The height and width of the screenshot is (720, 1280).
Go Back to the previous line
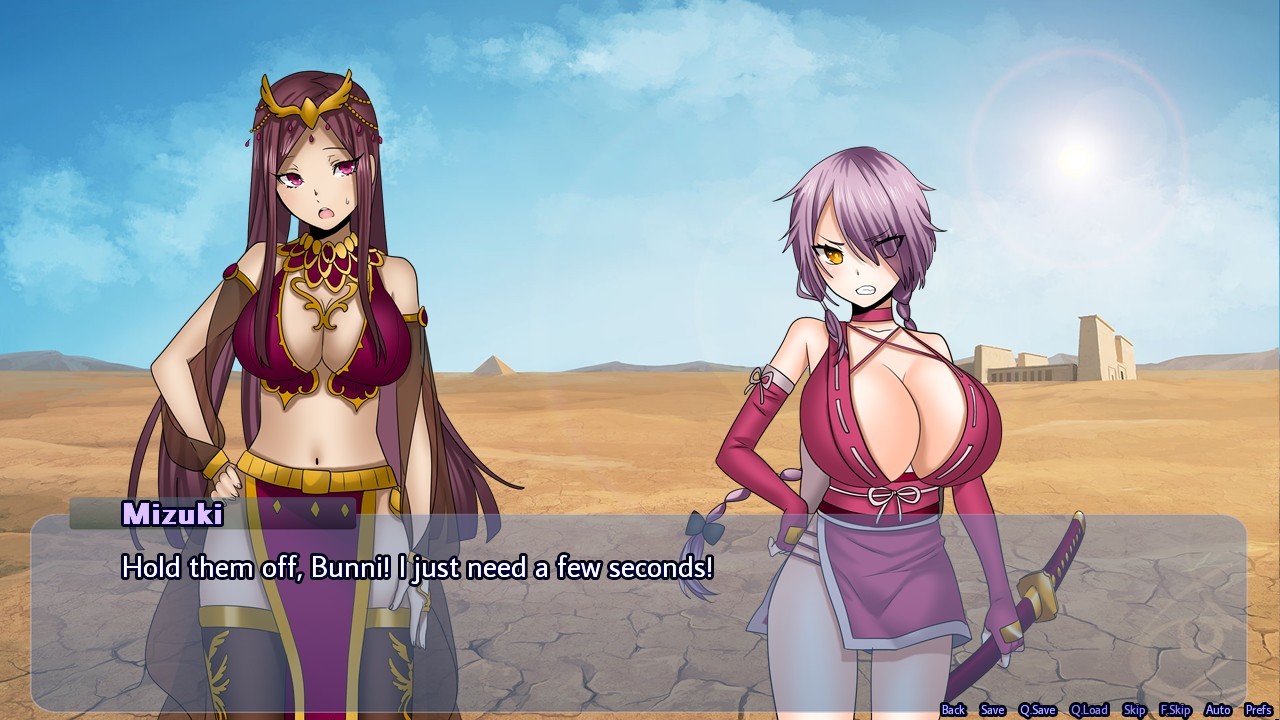click(952, 709)
